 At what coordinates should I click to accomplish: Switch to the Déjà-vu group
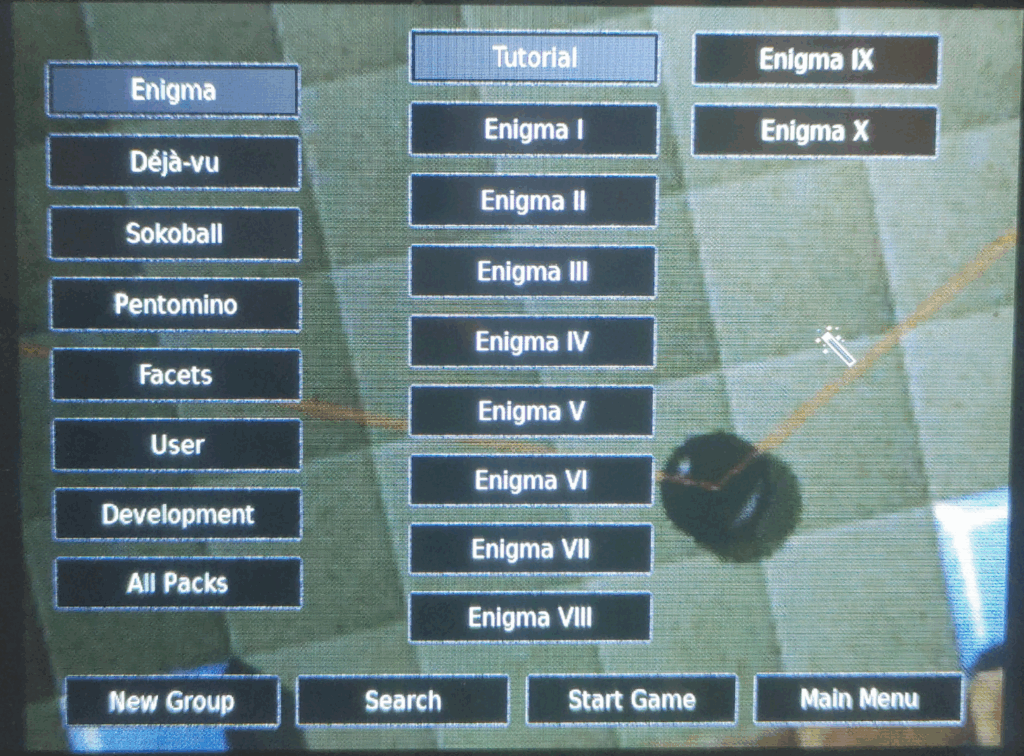[174, 162]
